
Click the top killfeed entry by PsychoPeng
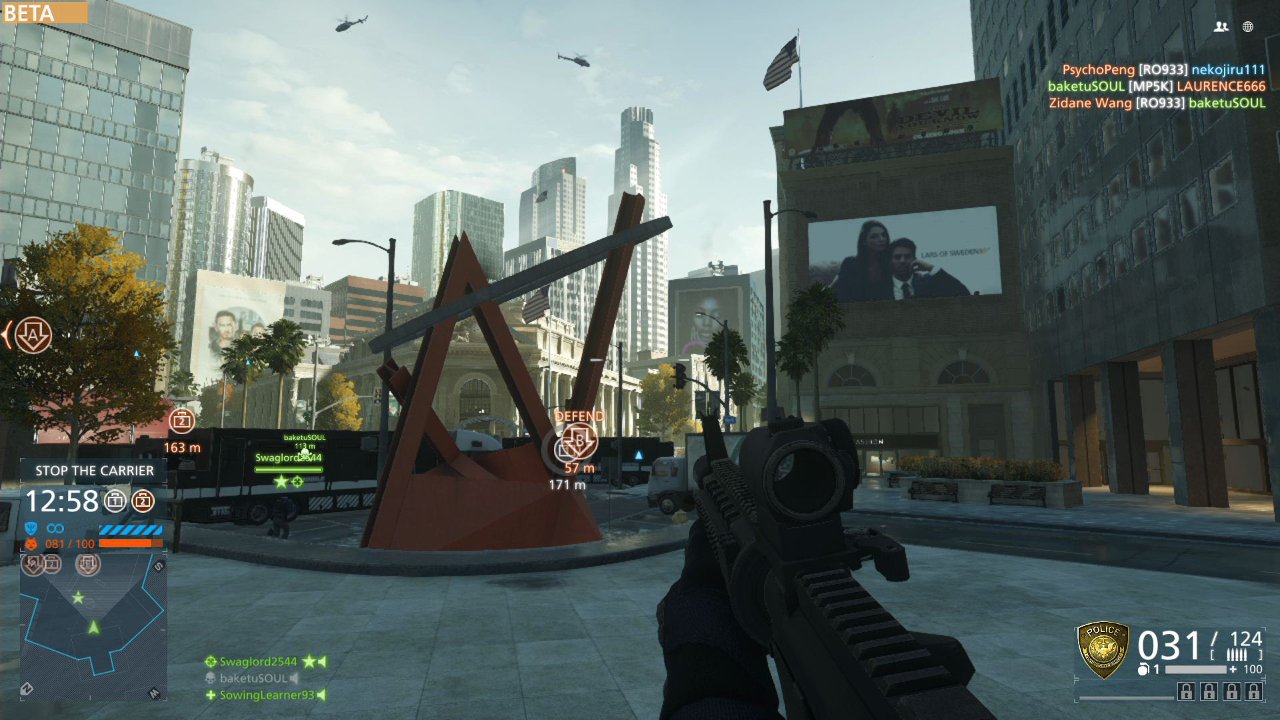[x=1163, y=70]
